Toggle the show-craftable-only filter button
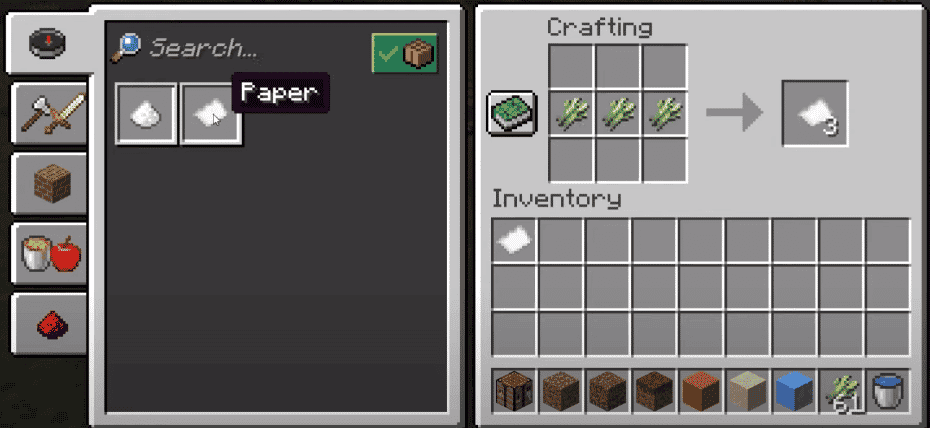Image resolution: width=930 pixels, height=428 pixels. coord(404,52)
